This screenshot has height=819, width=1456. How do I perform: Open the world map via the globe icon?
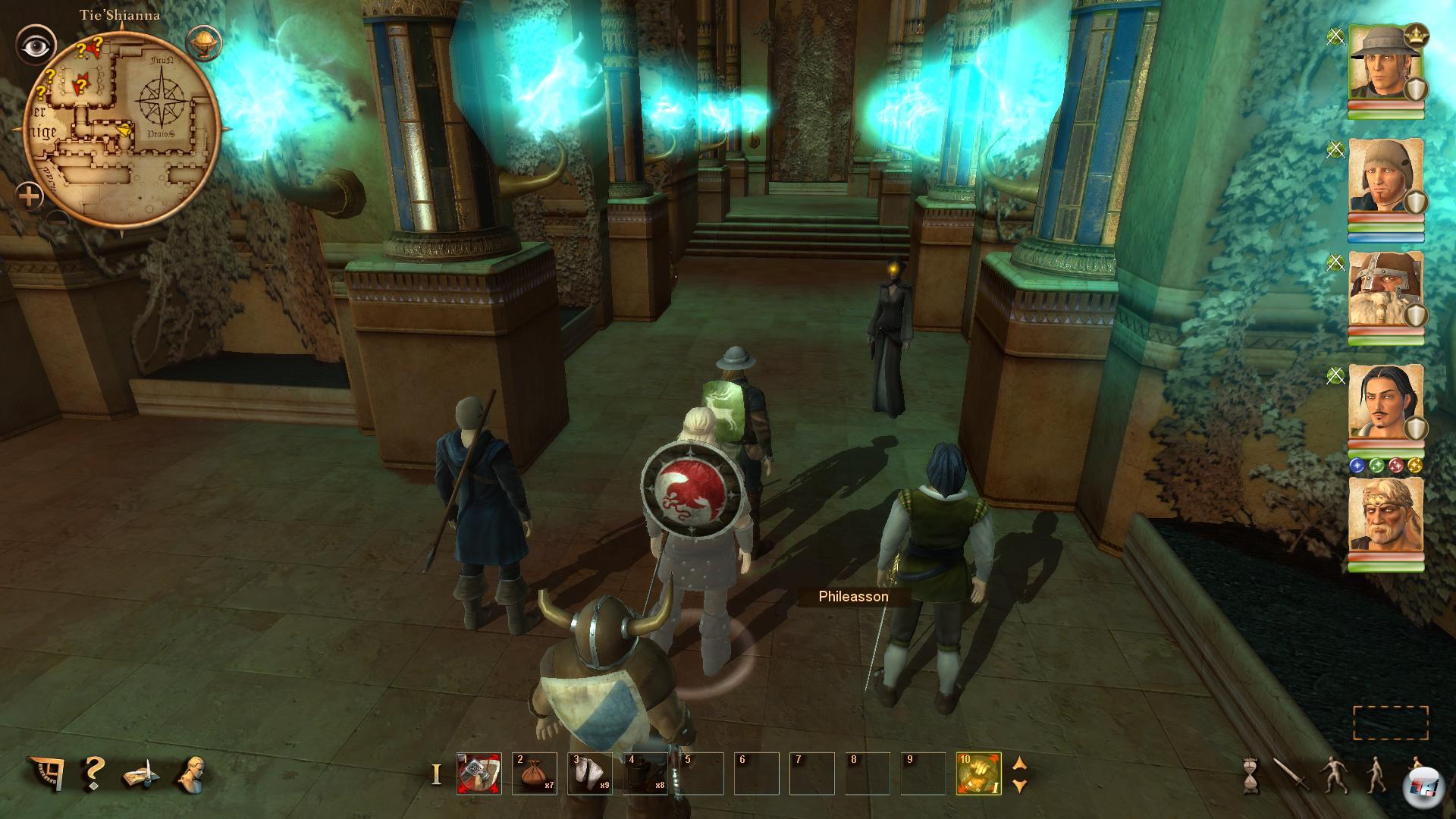(x=202, y=42)
